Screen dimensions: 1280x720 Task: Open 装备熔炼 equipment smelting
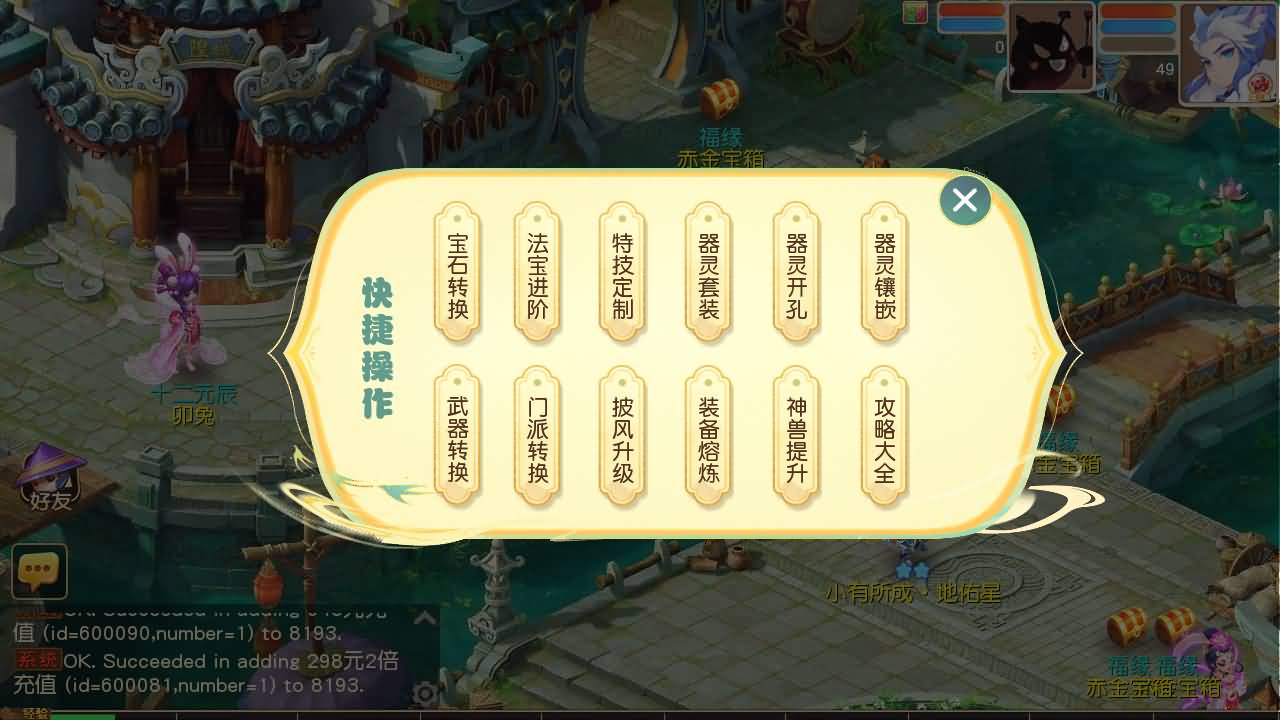pos(708,437)
